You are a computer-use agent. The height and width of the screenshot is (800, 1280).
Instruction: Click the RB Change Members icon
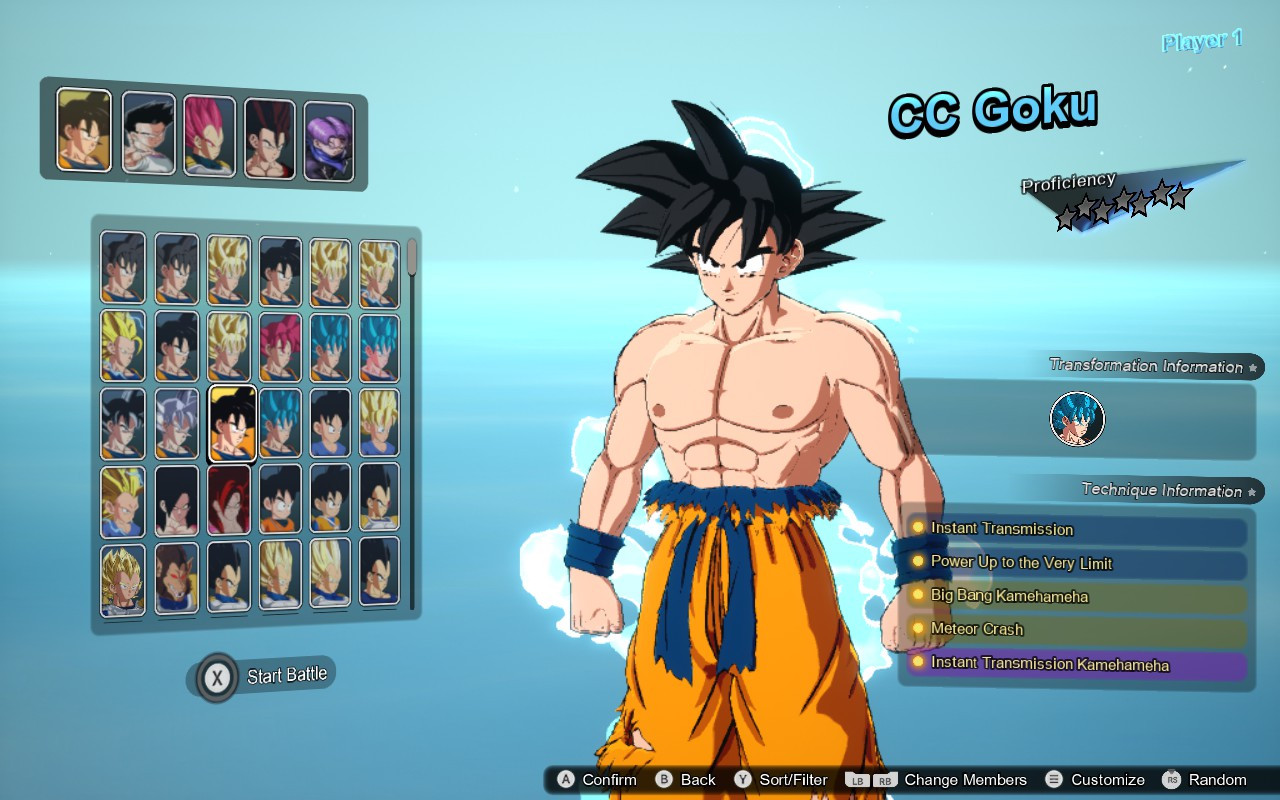pyautogui.click(x=884, y=780)
